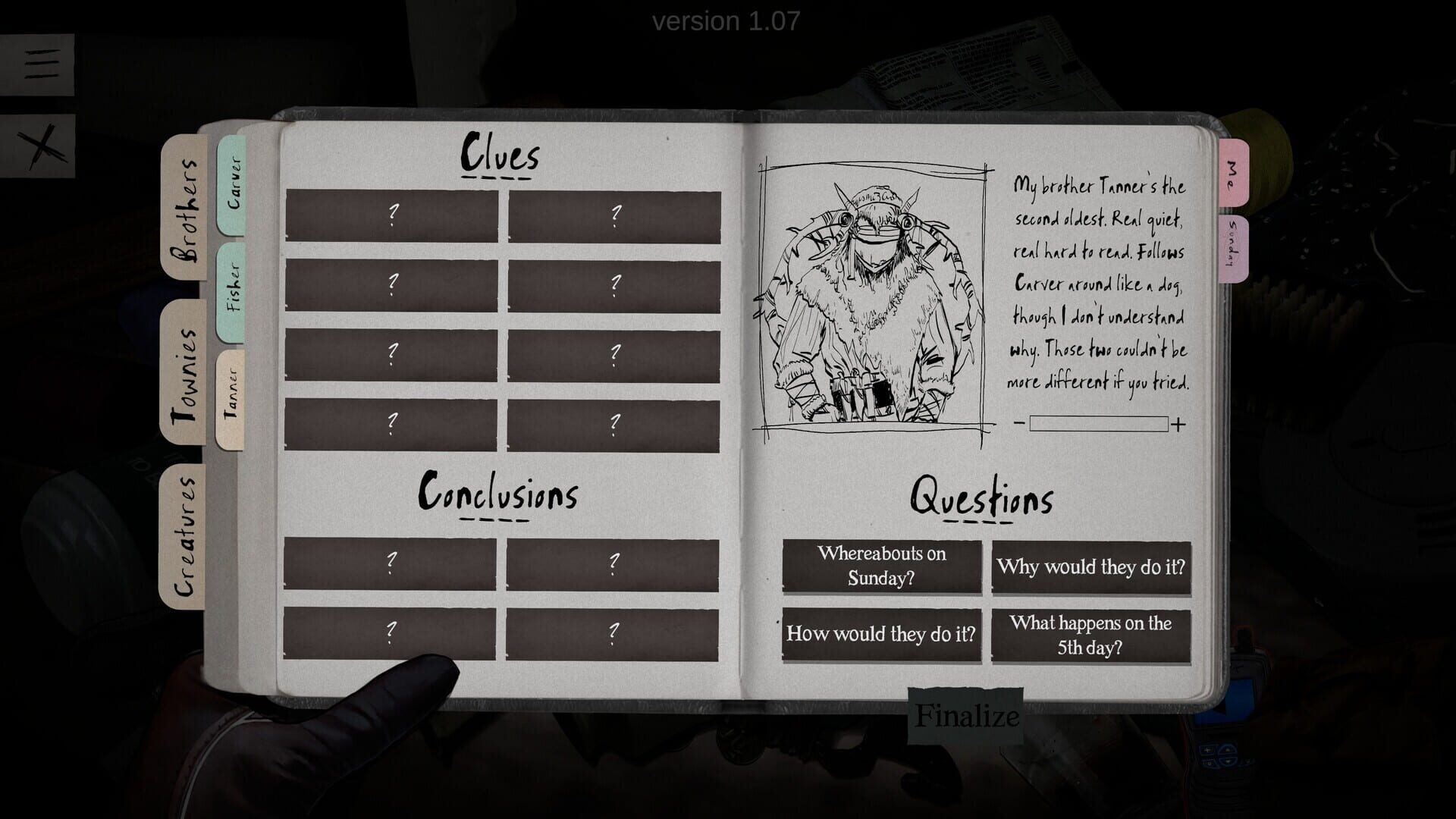1456x819 pixels.
Task: Click the minus to lower the suspicion meter
Action: click(x=1019, y=425)
